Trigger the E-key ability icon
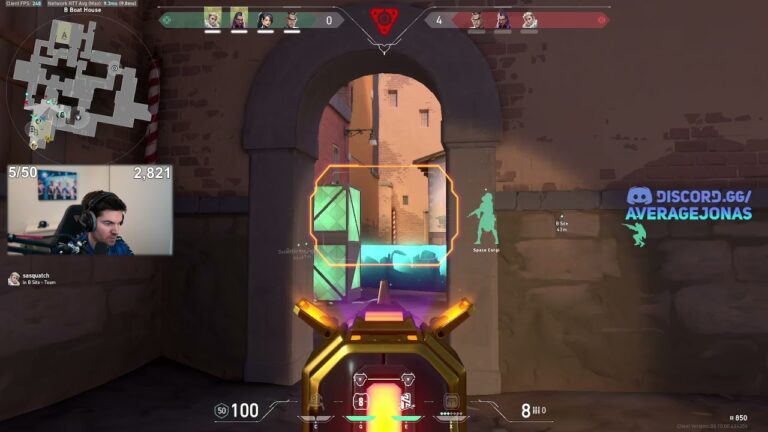768x432 pixels. [x=407, y=401]
